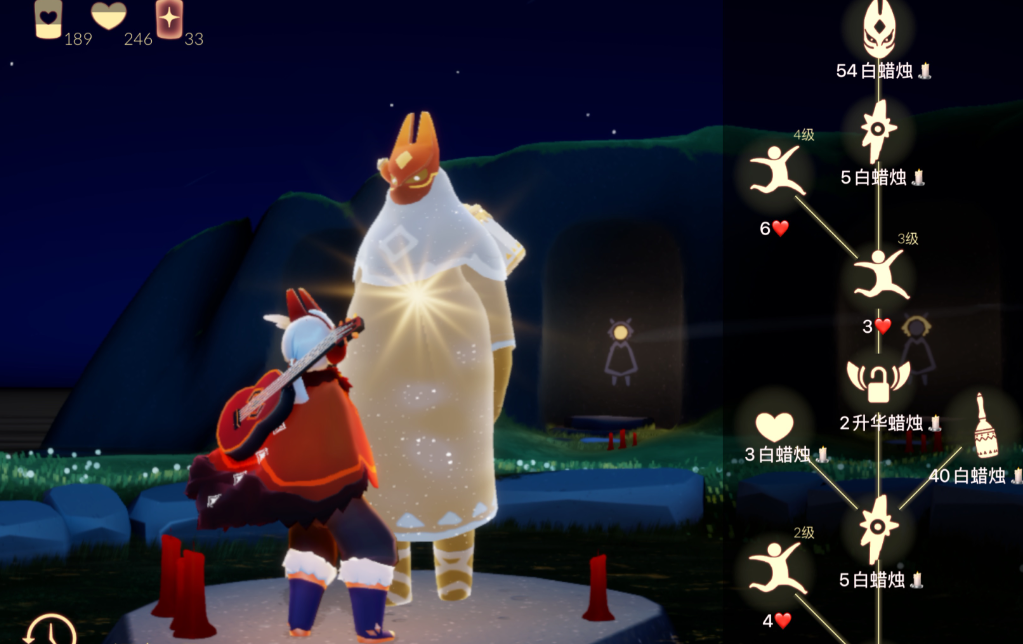Pick the 5-candle star node beside the level 4 emote
This screenshot has height=644, width=1023.
(x=878, y=131)
